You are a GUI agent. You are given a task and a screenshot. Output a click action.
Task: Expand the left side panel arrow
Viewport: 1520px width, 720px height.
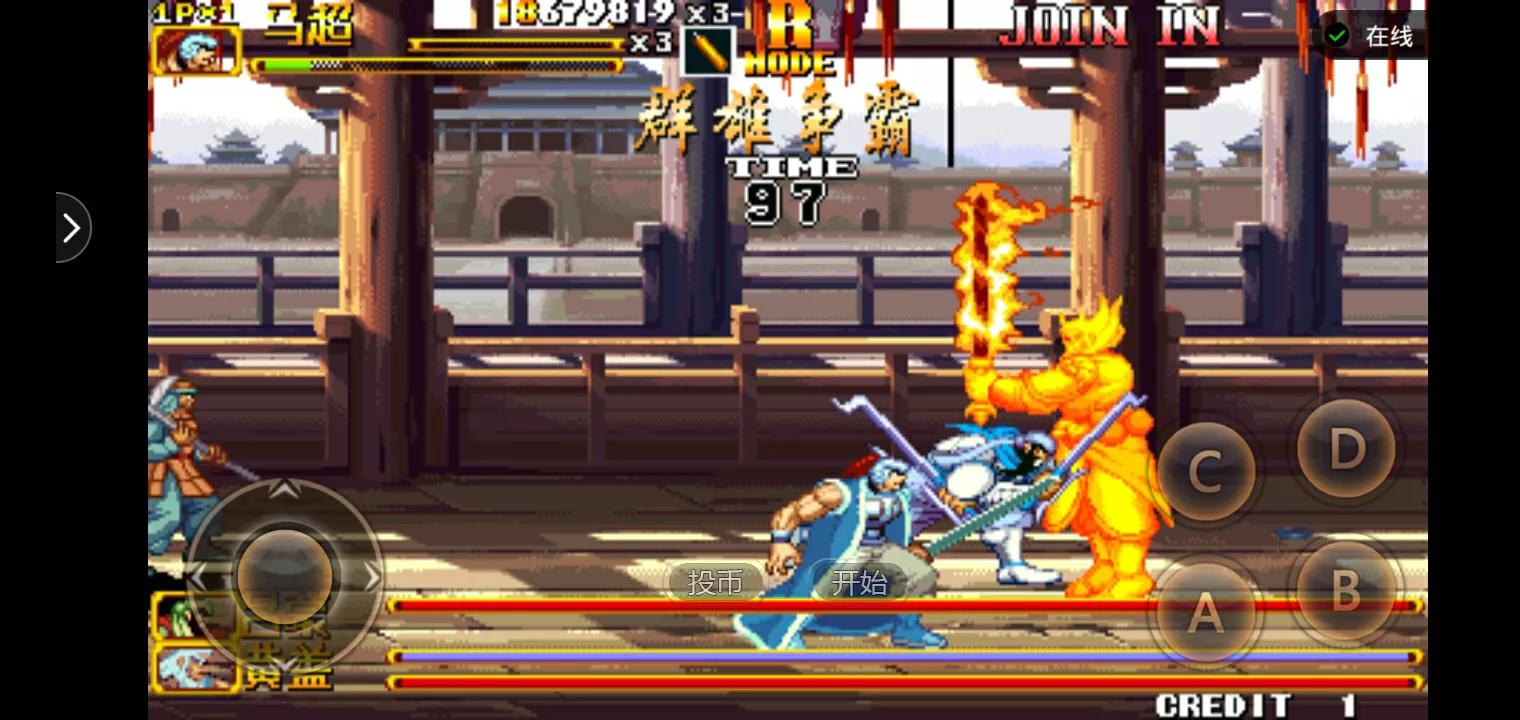point(70,228)
